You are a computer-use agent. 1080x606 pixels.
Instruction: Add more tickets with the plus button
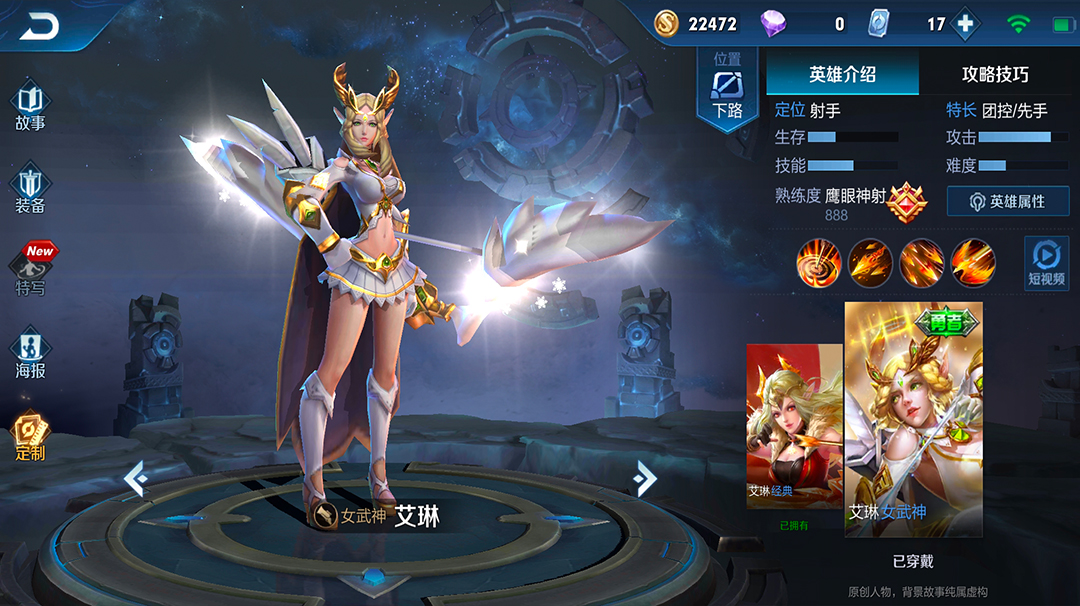point(965,24)
